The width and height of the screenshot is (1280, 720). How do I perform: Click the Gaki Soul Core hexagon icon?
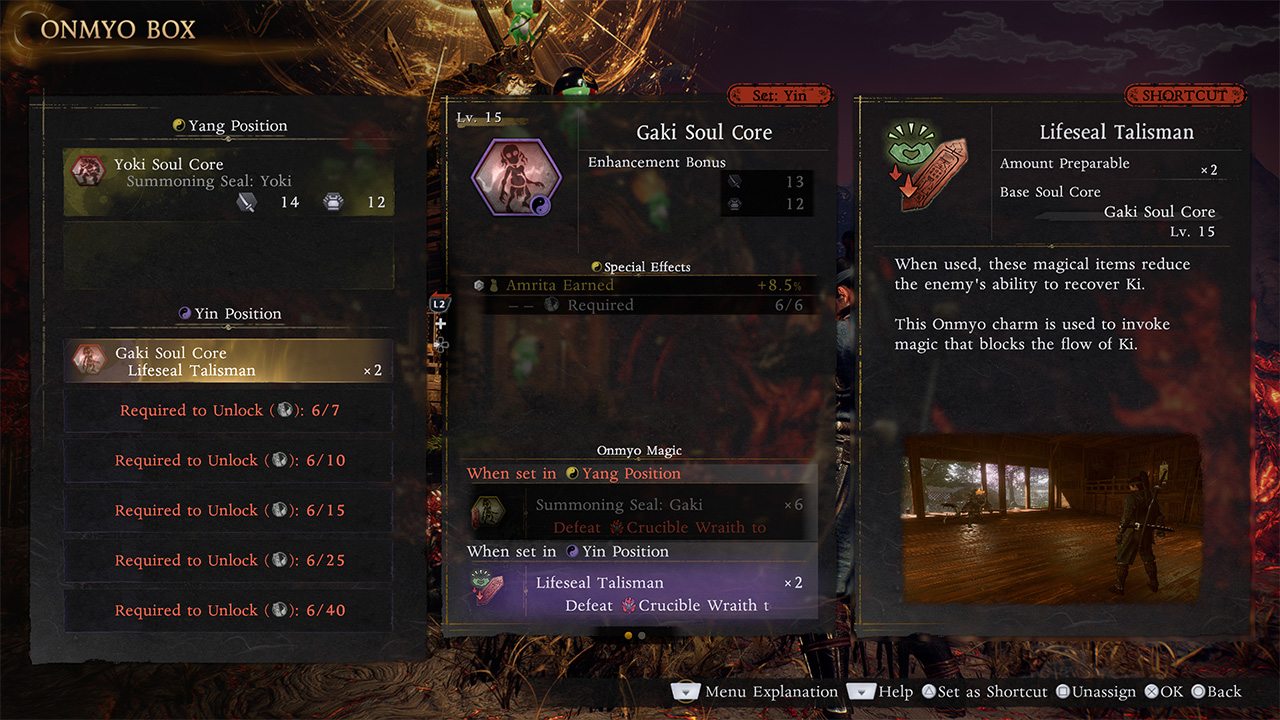[x=515, y=178]
